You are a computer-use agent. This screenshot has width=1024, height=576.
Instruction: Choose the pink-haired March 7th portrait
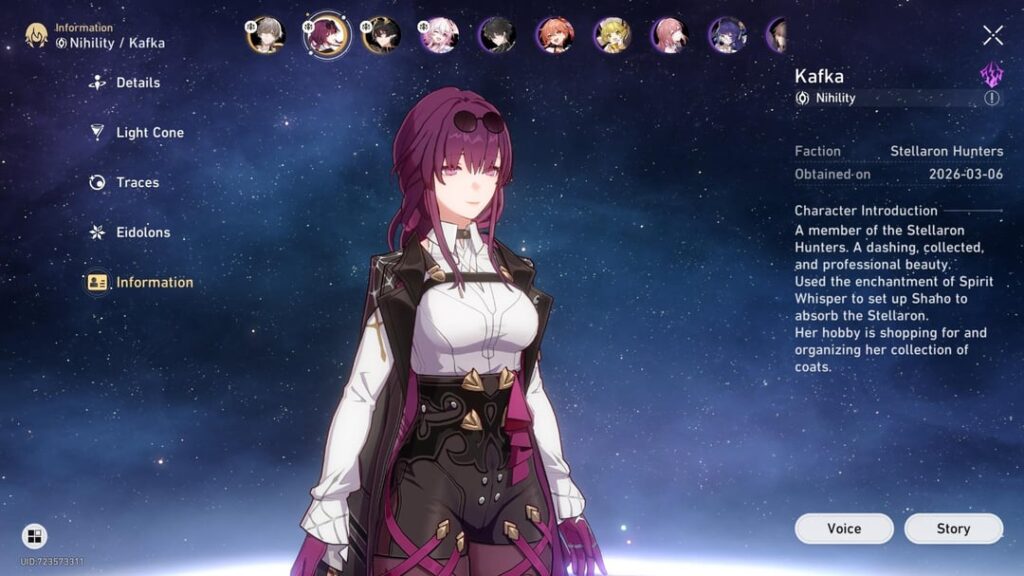(438, 35)
